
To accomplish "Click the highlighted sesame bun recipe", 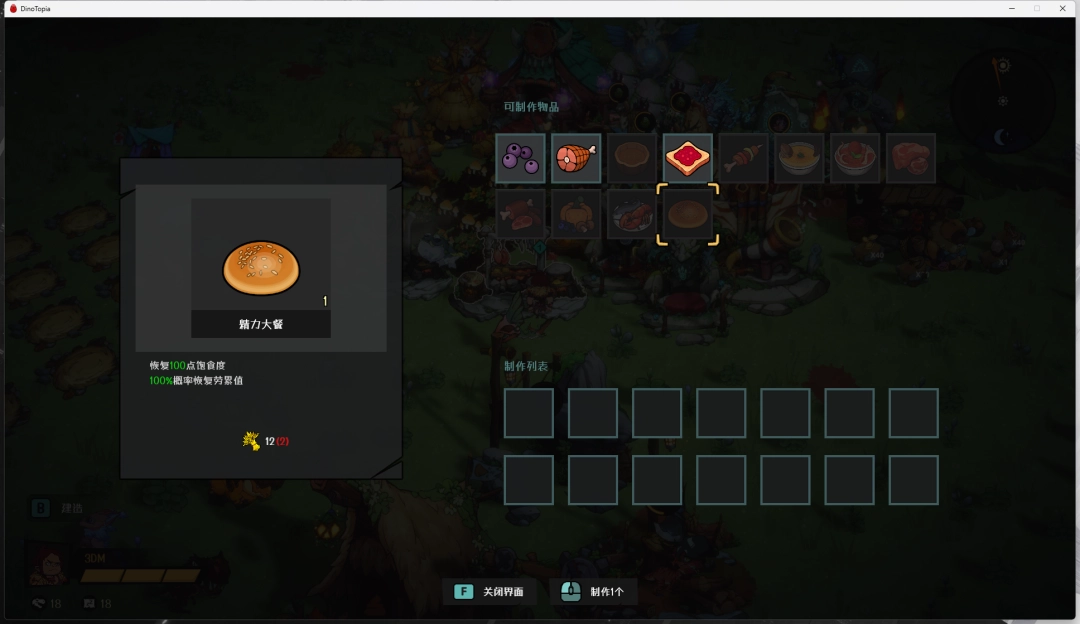I will pos(688,214).
